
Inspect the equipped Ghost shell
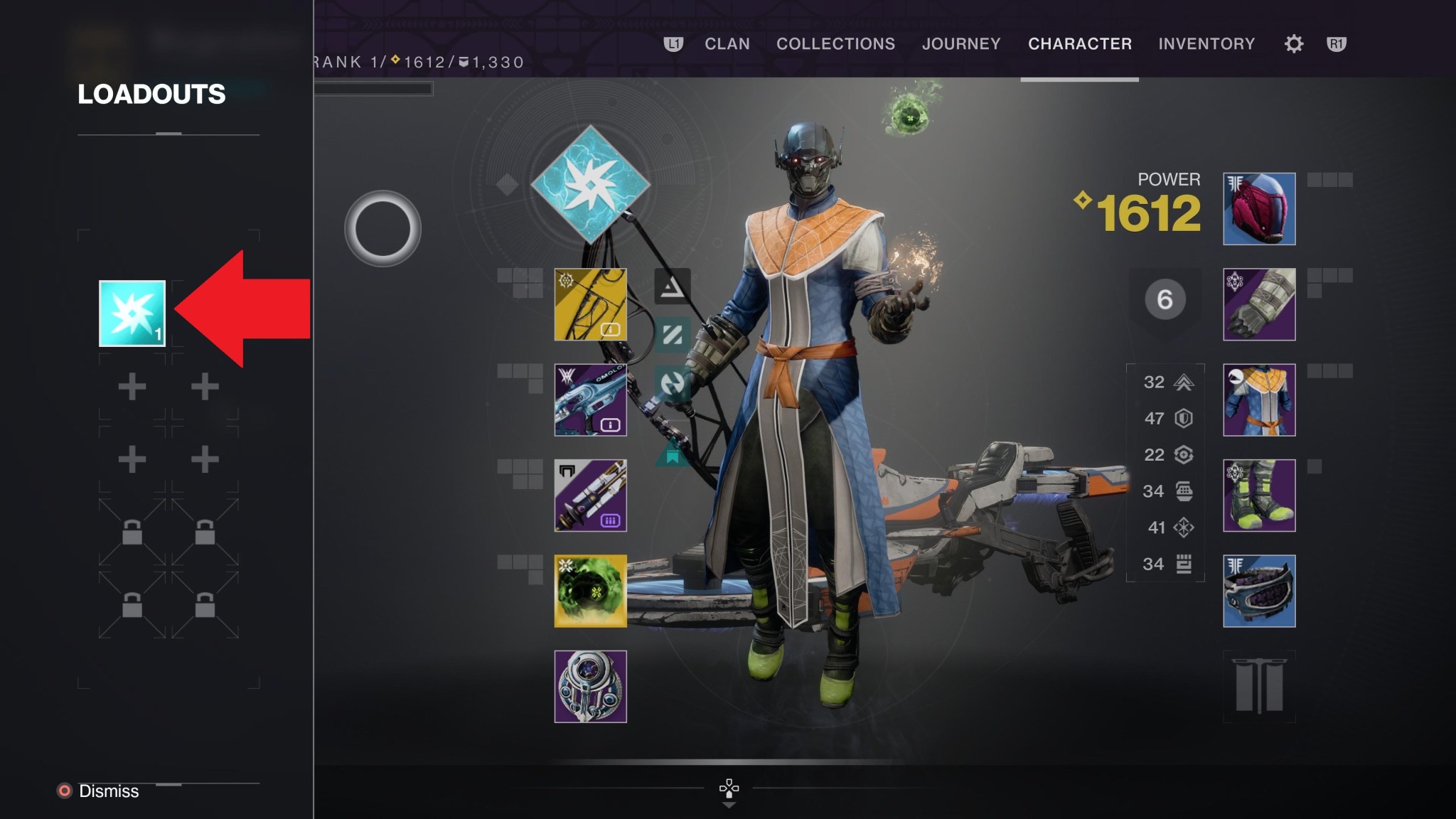[x=590, y=686]
